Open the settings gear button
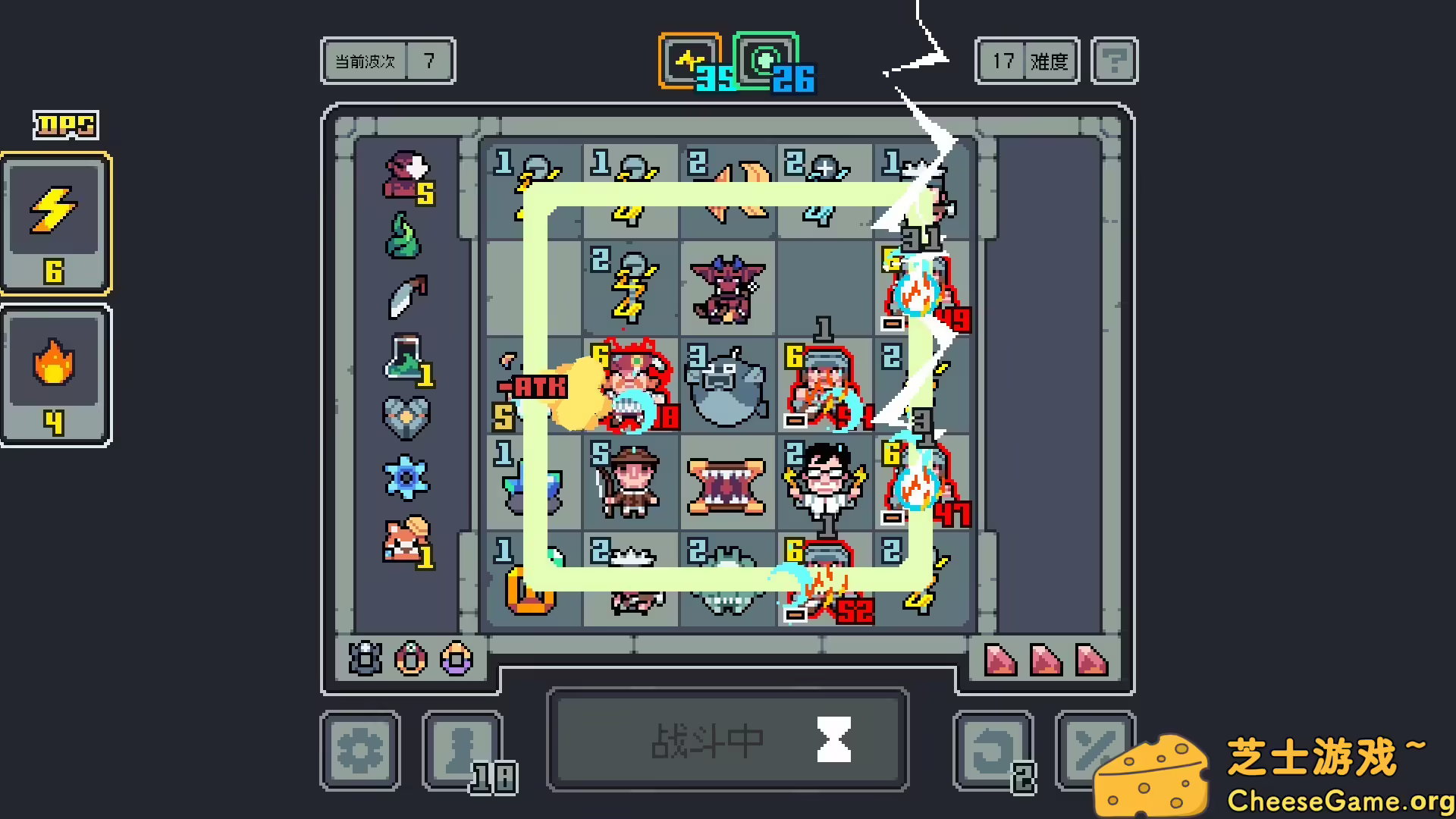1456x819 pixels. click(360, 748)
